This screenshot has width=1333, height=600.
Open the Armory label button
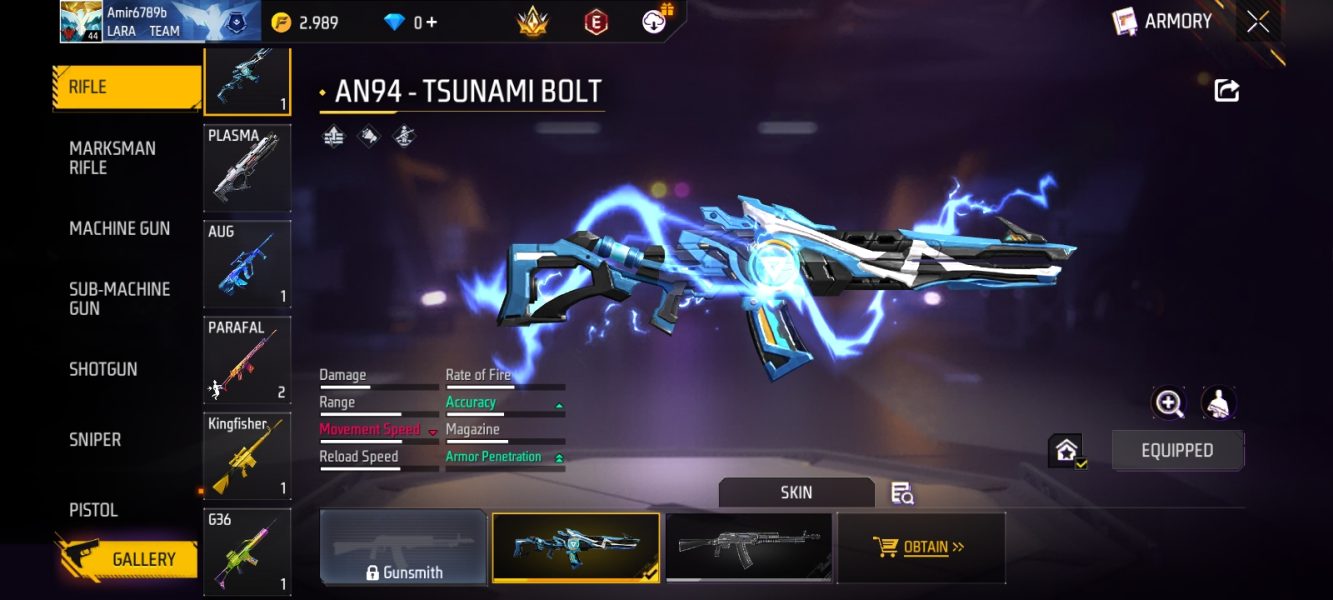click(x=1163, y=21)
